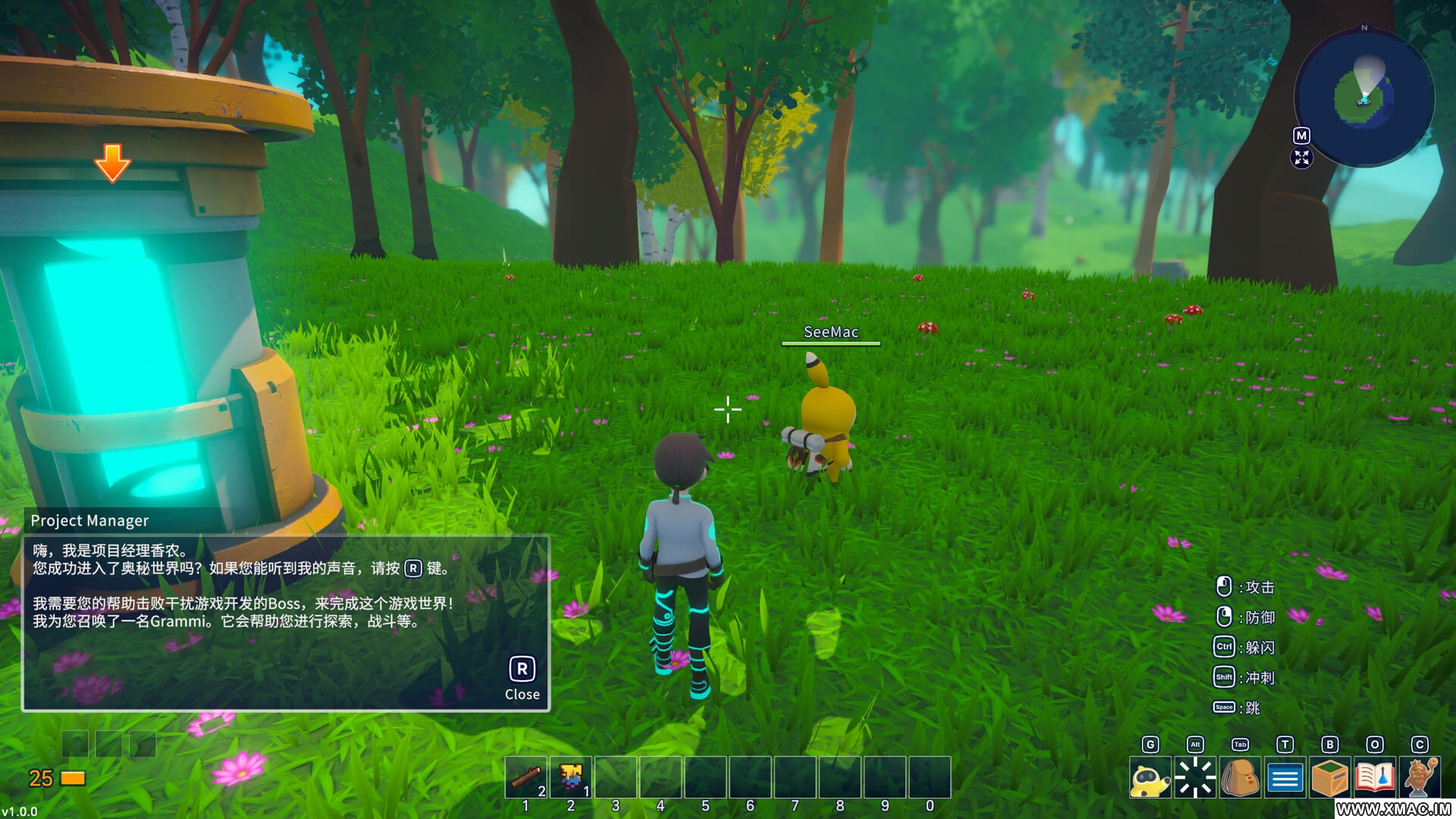Select the wooden stick hotbar slot
The height and width of the screenshot is (819, 1456).
526,777
